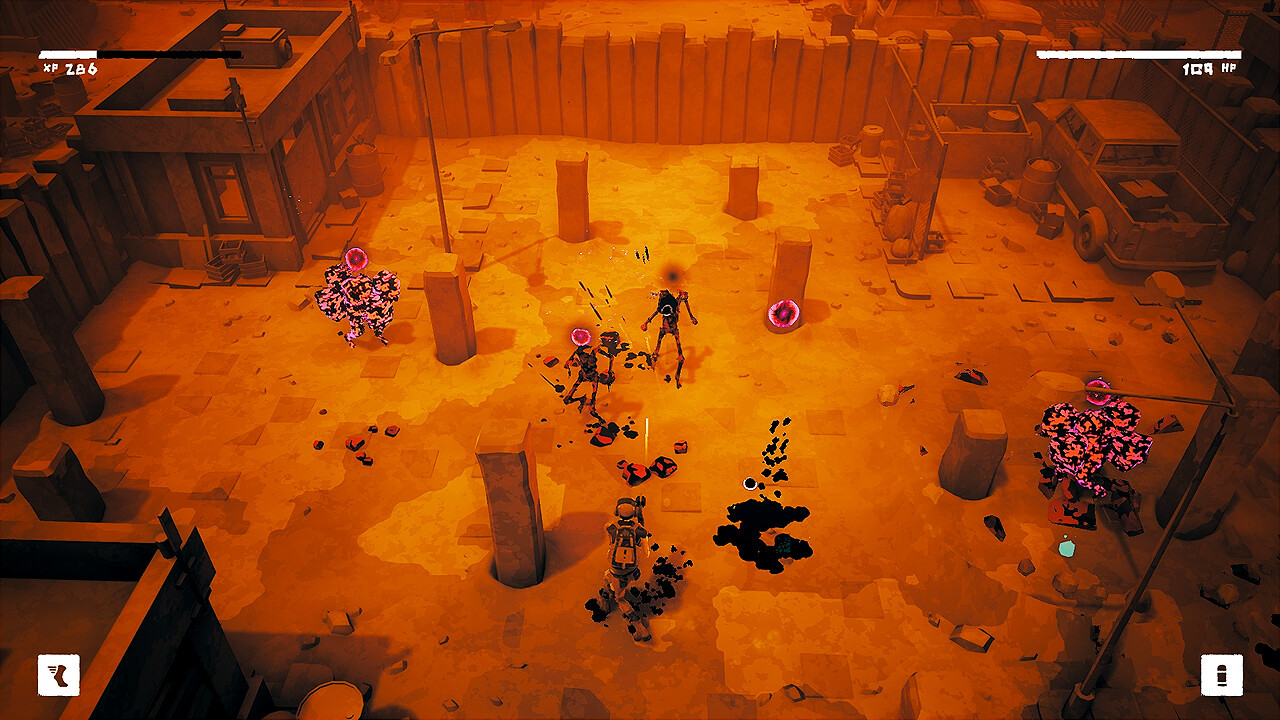1280x720 pixels.
Task: Select the bullet ammo icon
Action: [x=1222, y=675]
